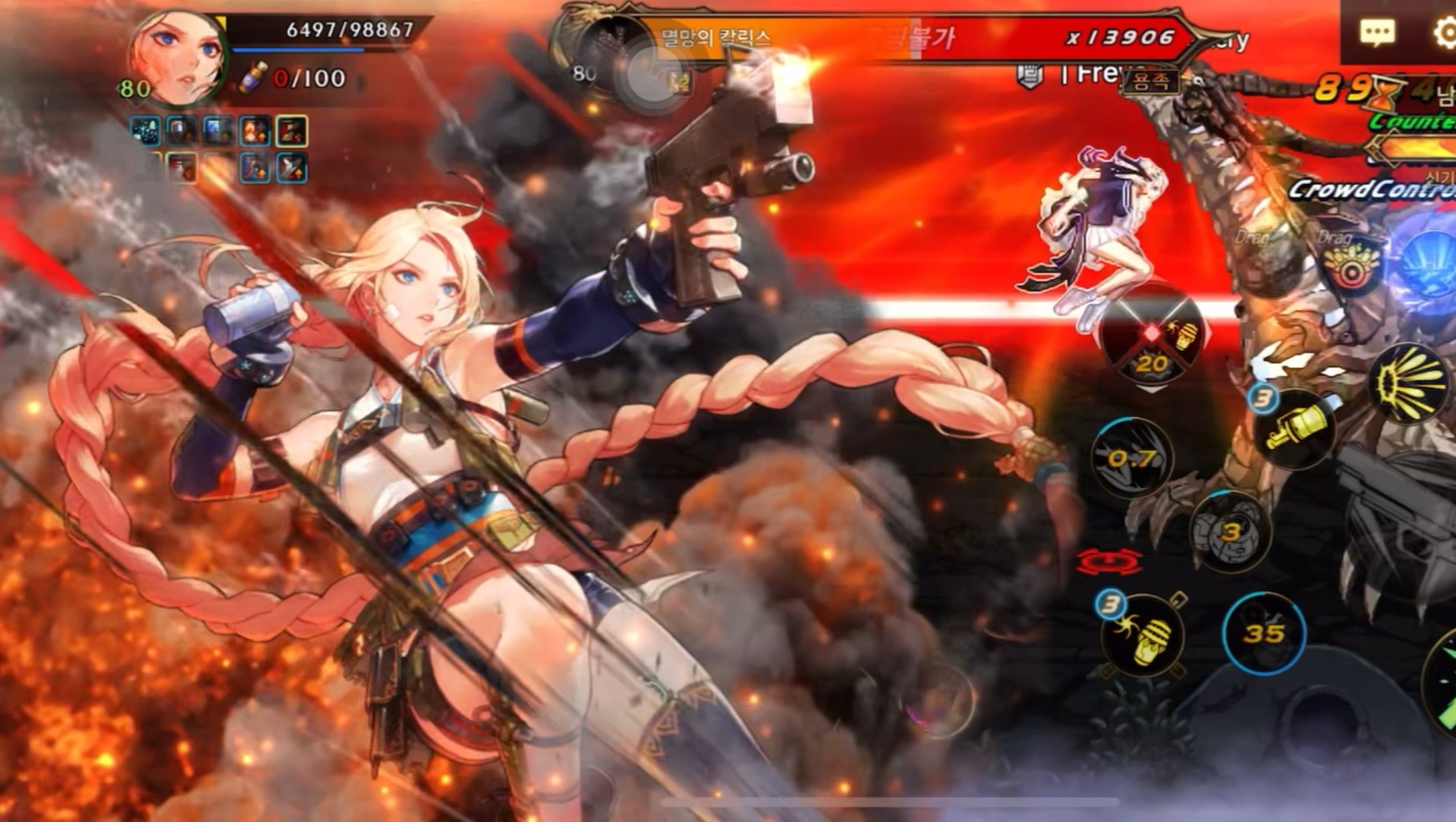Select the round skill showing 3 cooldown

[x=1231, y=532]
